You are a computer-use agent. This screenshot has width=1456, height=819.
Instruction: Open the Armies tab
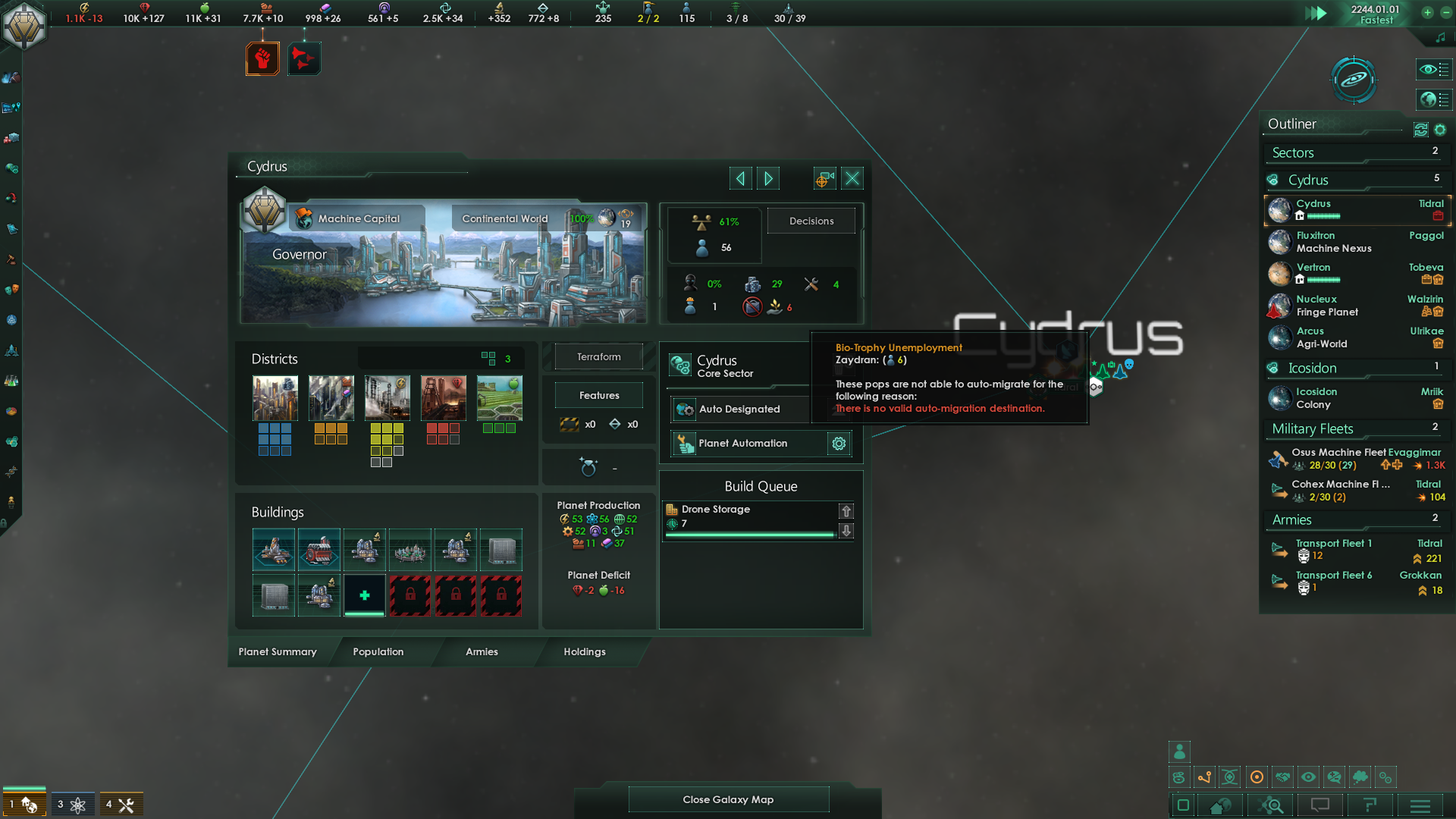(482, 652)
